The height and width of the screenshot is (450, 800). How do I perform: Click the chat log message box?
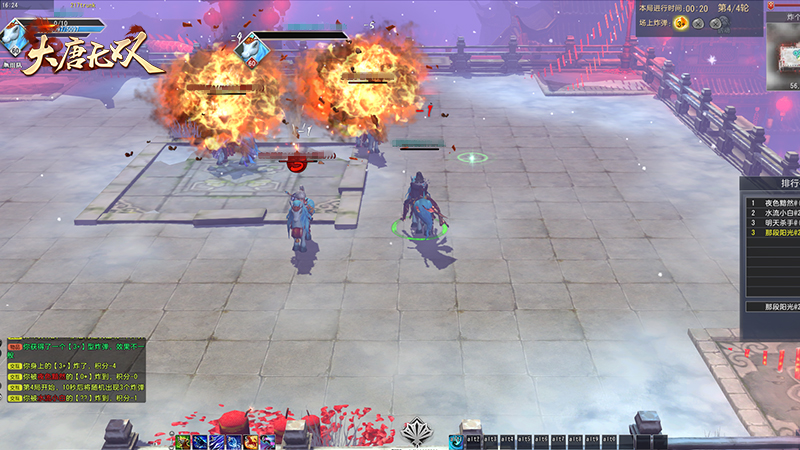(75, 370)
